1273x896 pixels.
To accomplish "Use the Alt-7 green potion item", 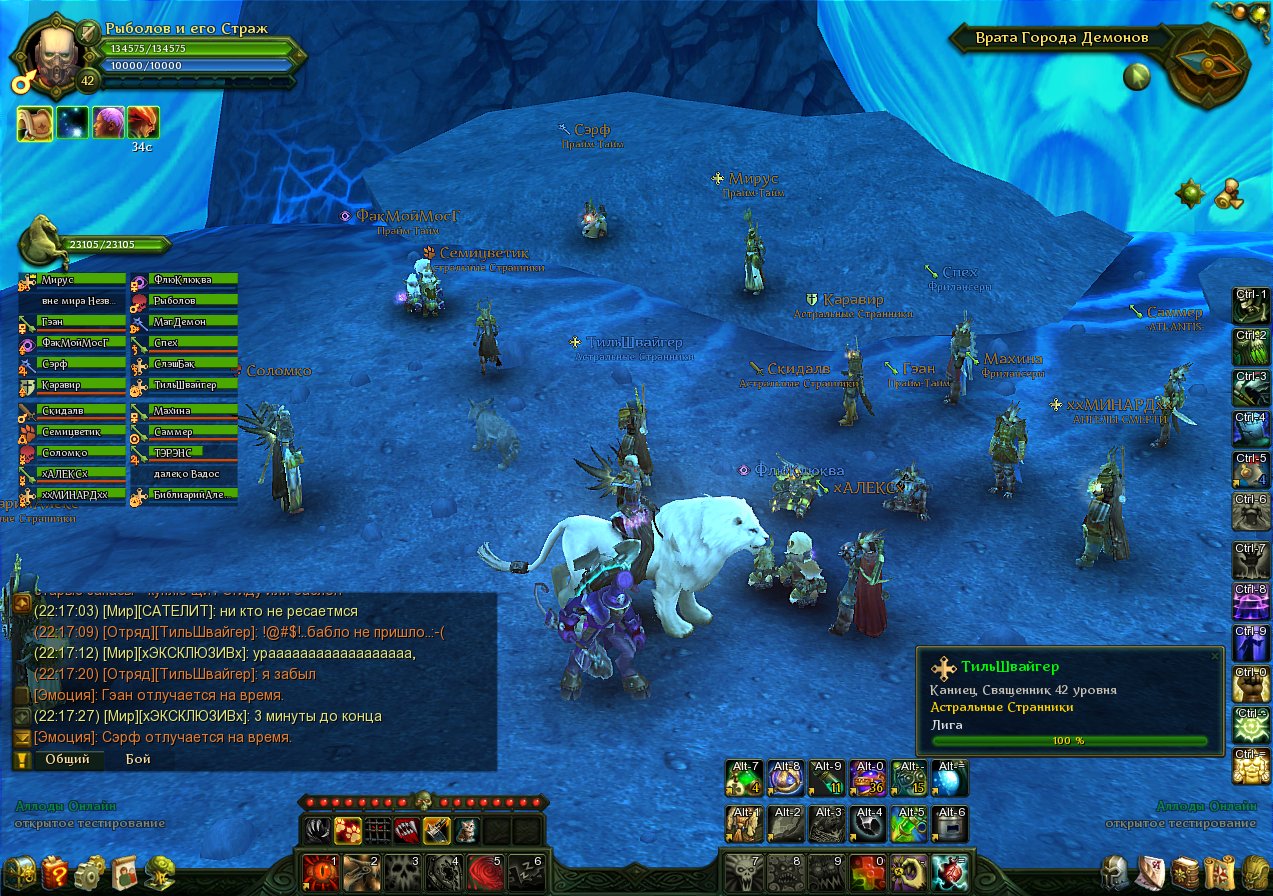I will tap(744, 778).
